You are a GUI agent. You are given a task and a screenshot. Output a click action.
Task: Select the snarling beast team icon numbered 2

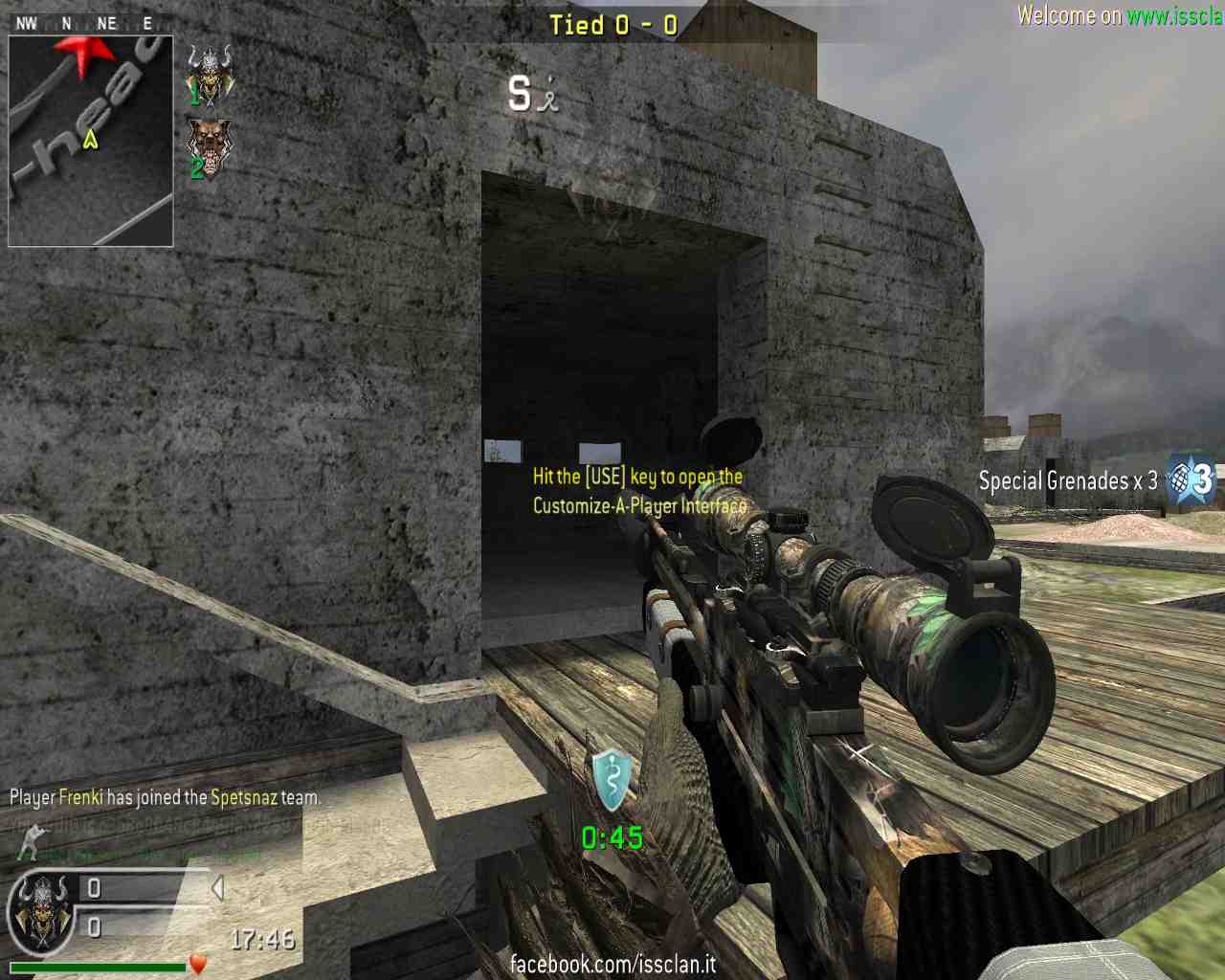[x=209, y=146]
